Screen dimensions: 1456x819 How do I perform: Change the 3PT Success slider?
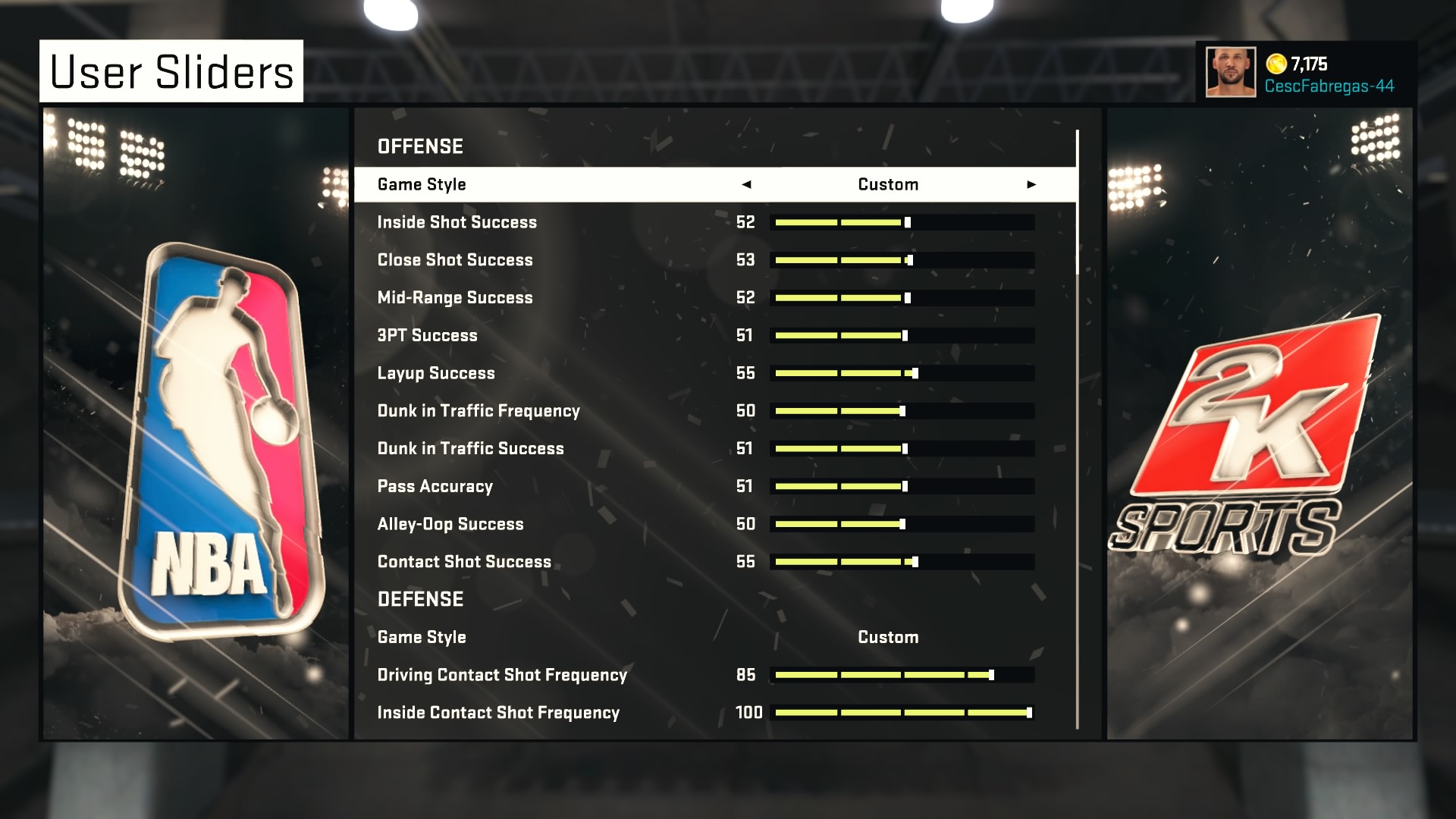point(902,335)
